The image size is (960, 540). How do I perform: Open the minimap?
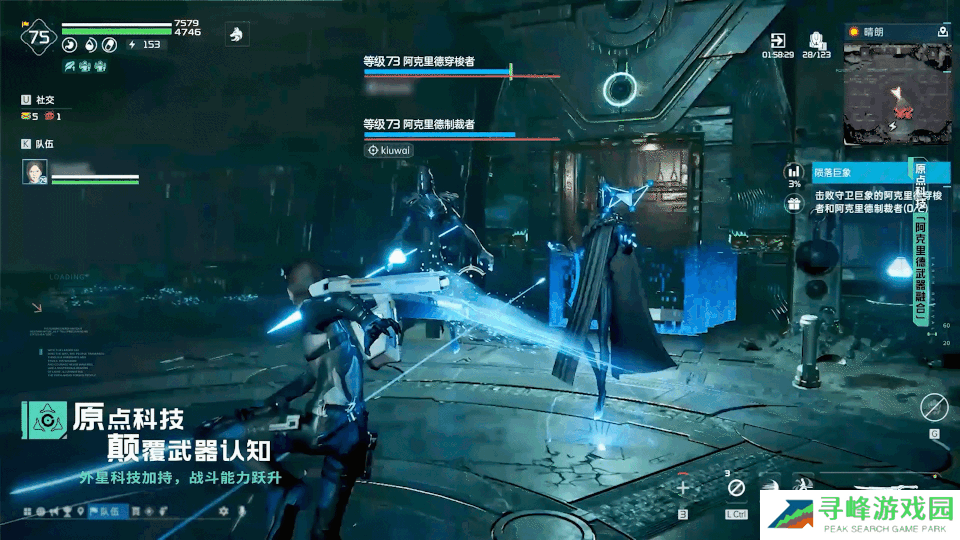pyautogui.click(x=895, y=94)
